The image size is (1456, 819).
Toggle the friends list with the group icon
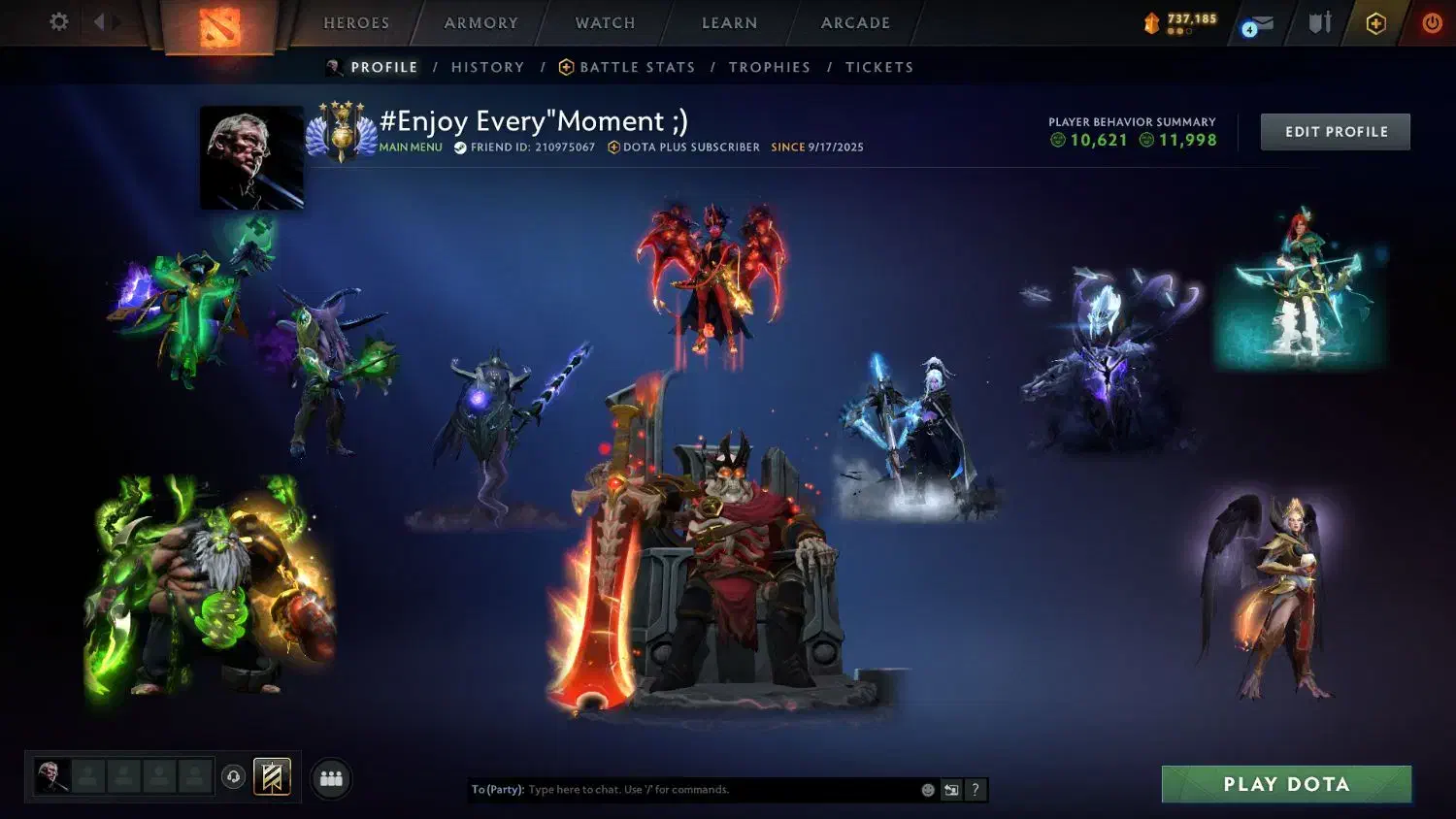point(330,777)
